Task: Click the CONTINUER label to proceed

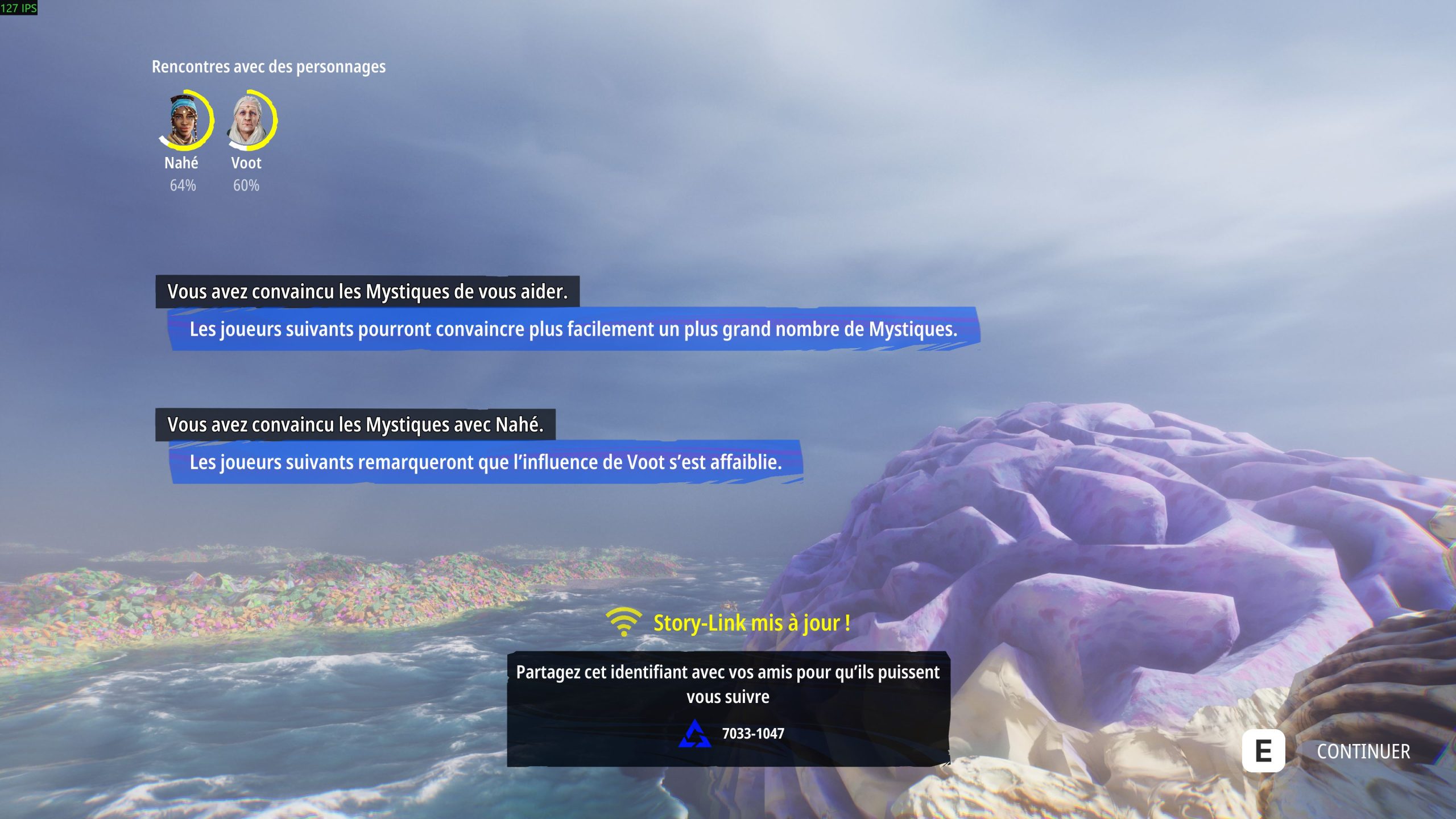Action: point(1363,751)
